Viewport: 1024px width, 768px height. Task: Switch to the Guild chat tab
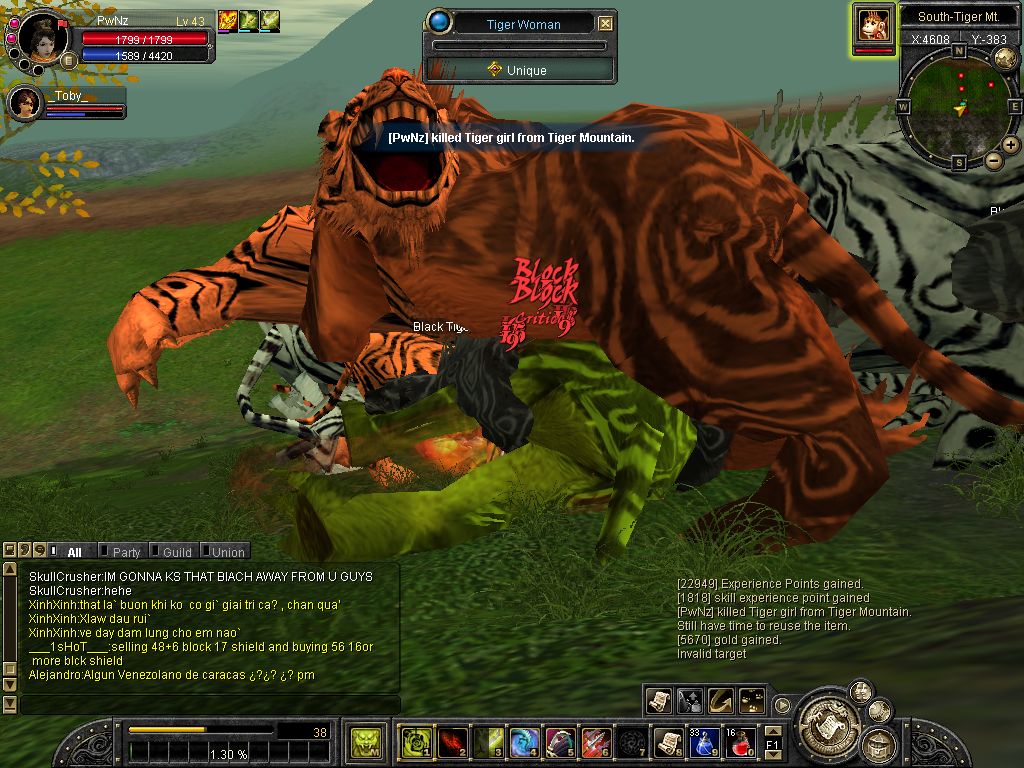(x=176, y=552)
